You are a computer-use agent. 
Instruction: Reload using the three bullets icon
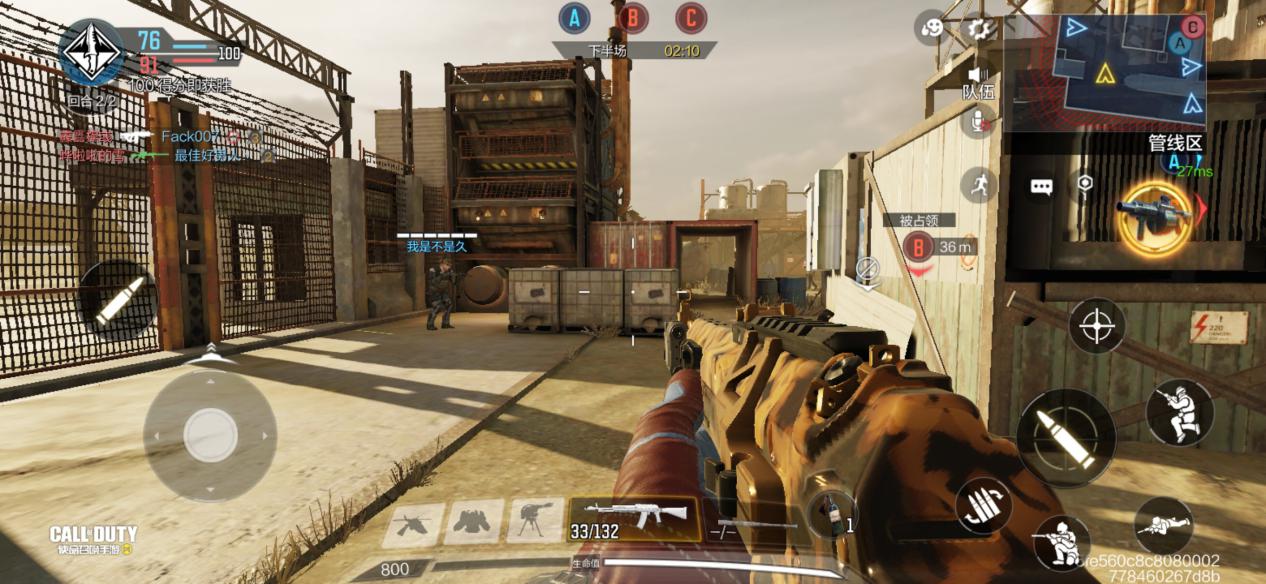coord(984,505)
